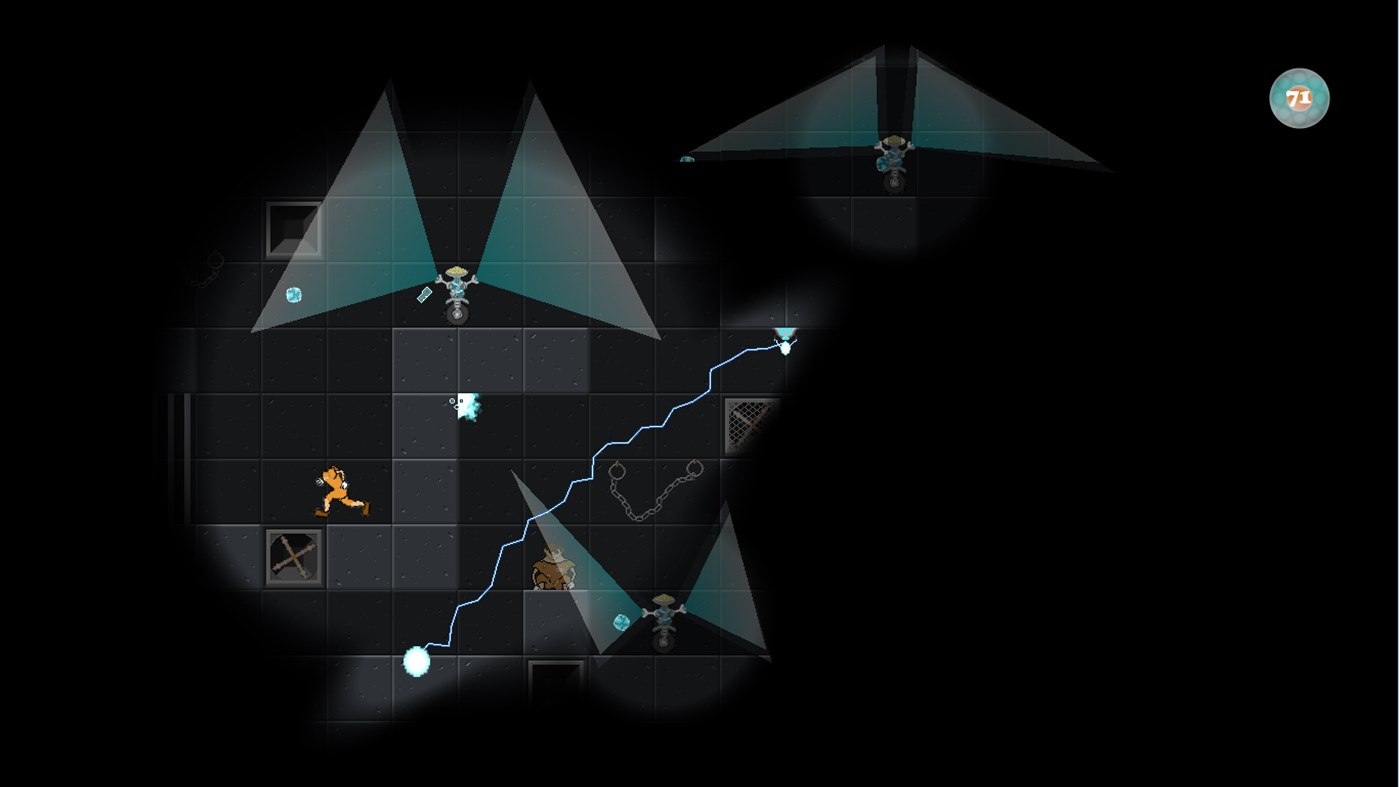
Task: Click the crystal near the top-right robot
Action: [686, 158]
